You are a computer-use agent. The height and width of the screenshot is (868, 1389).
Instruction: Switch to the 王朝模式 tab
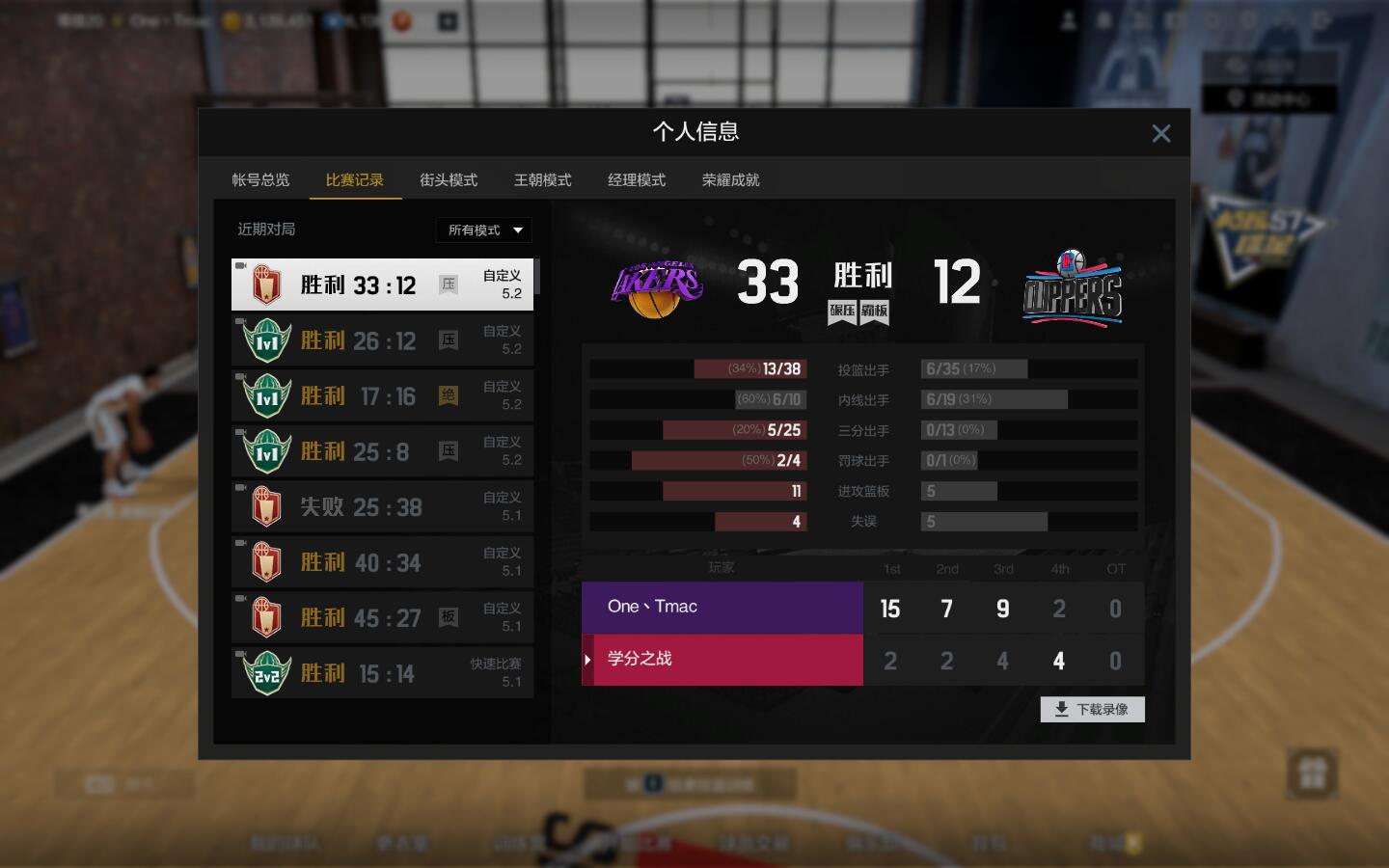(542, 180)
